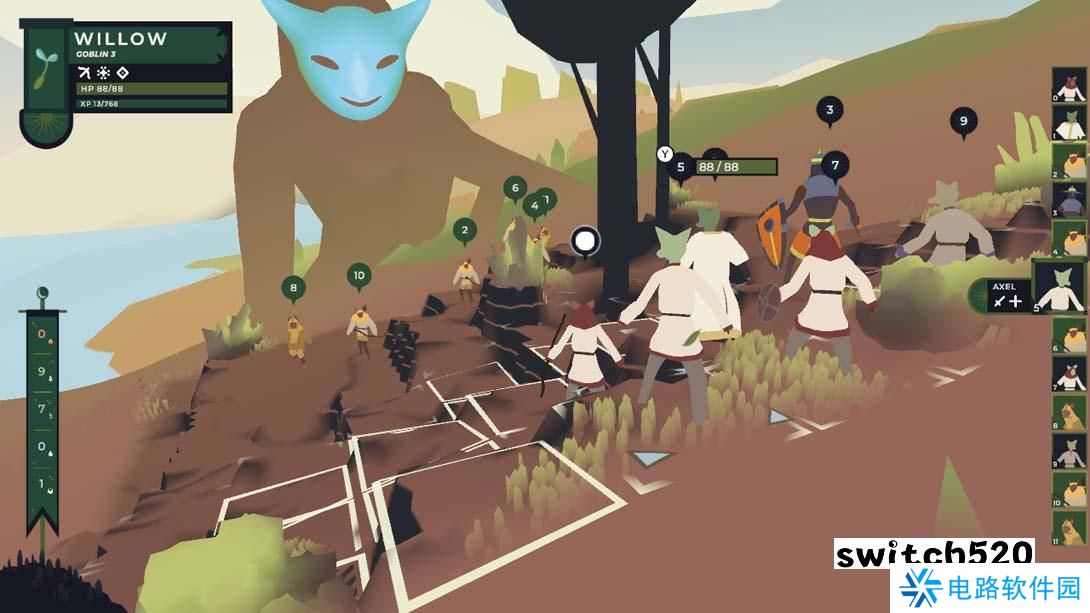
Task: Click the white circle tile cursor marker
Action: click(x=585, y=240)
